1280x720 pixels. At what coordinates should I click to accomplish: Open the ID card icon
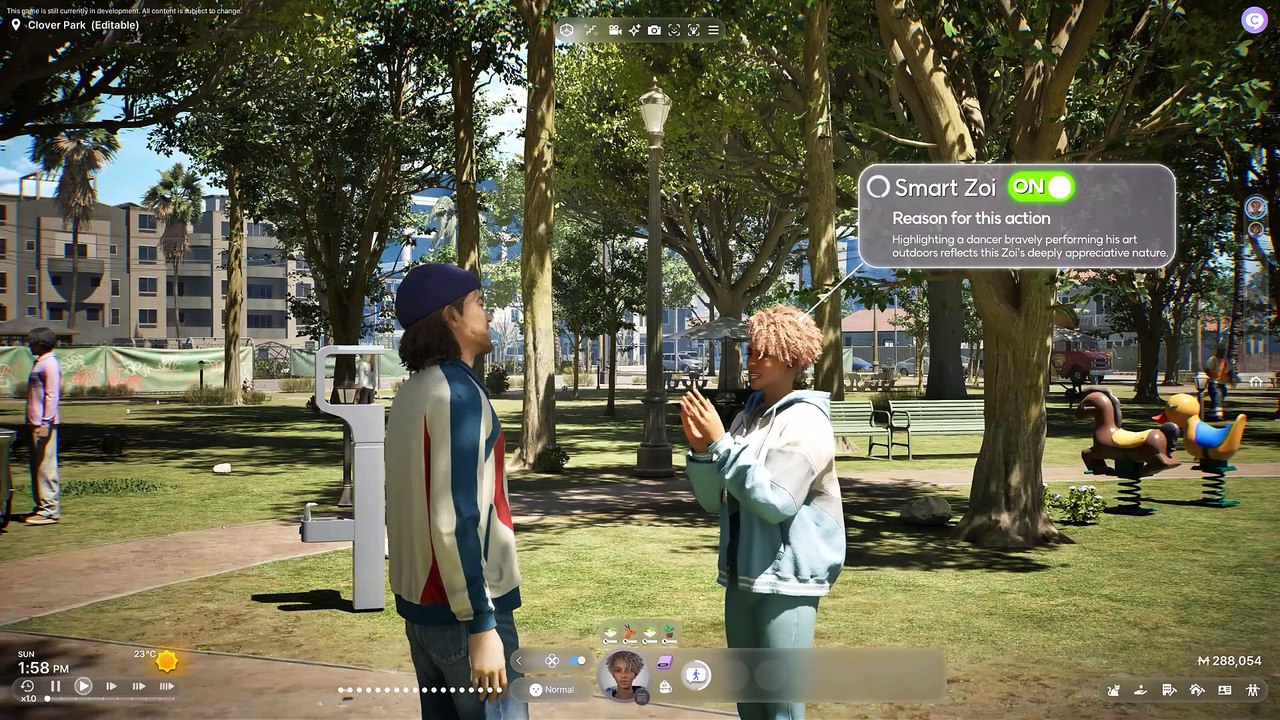pos(1225,690)
